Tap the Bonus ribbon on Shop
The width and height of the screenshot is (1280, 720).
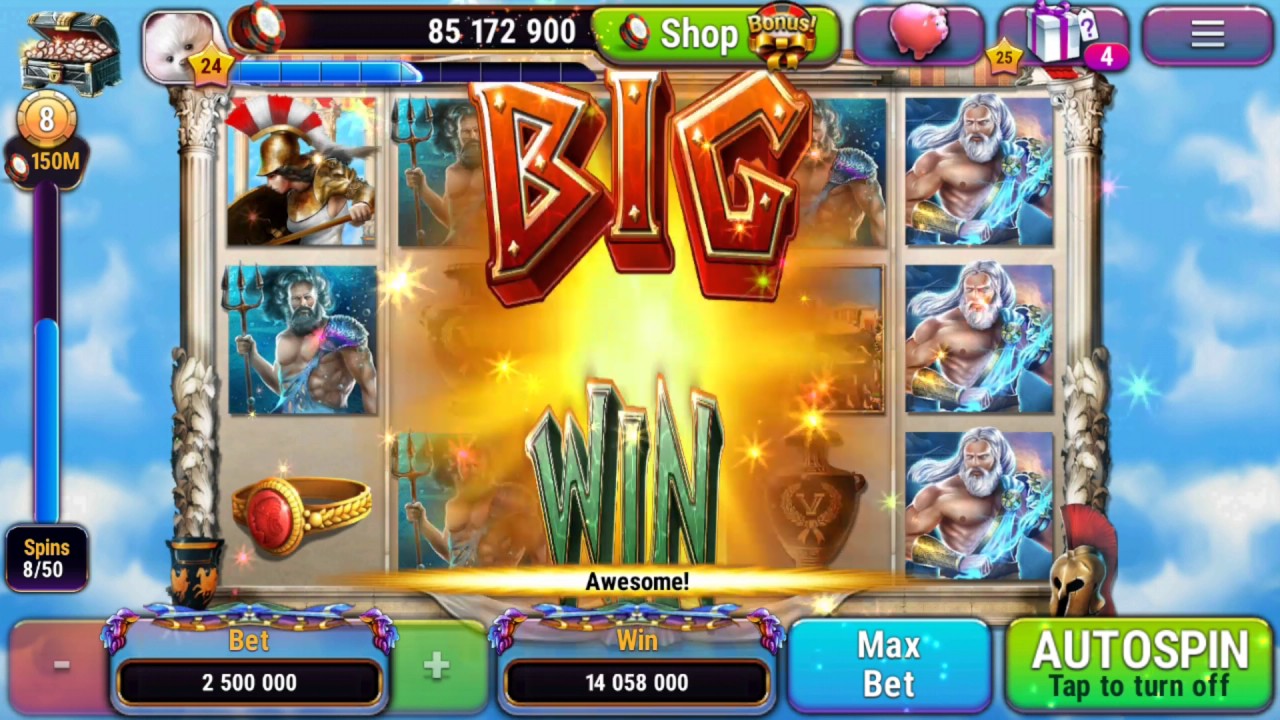click(x=780, y=30)
